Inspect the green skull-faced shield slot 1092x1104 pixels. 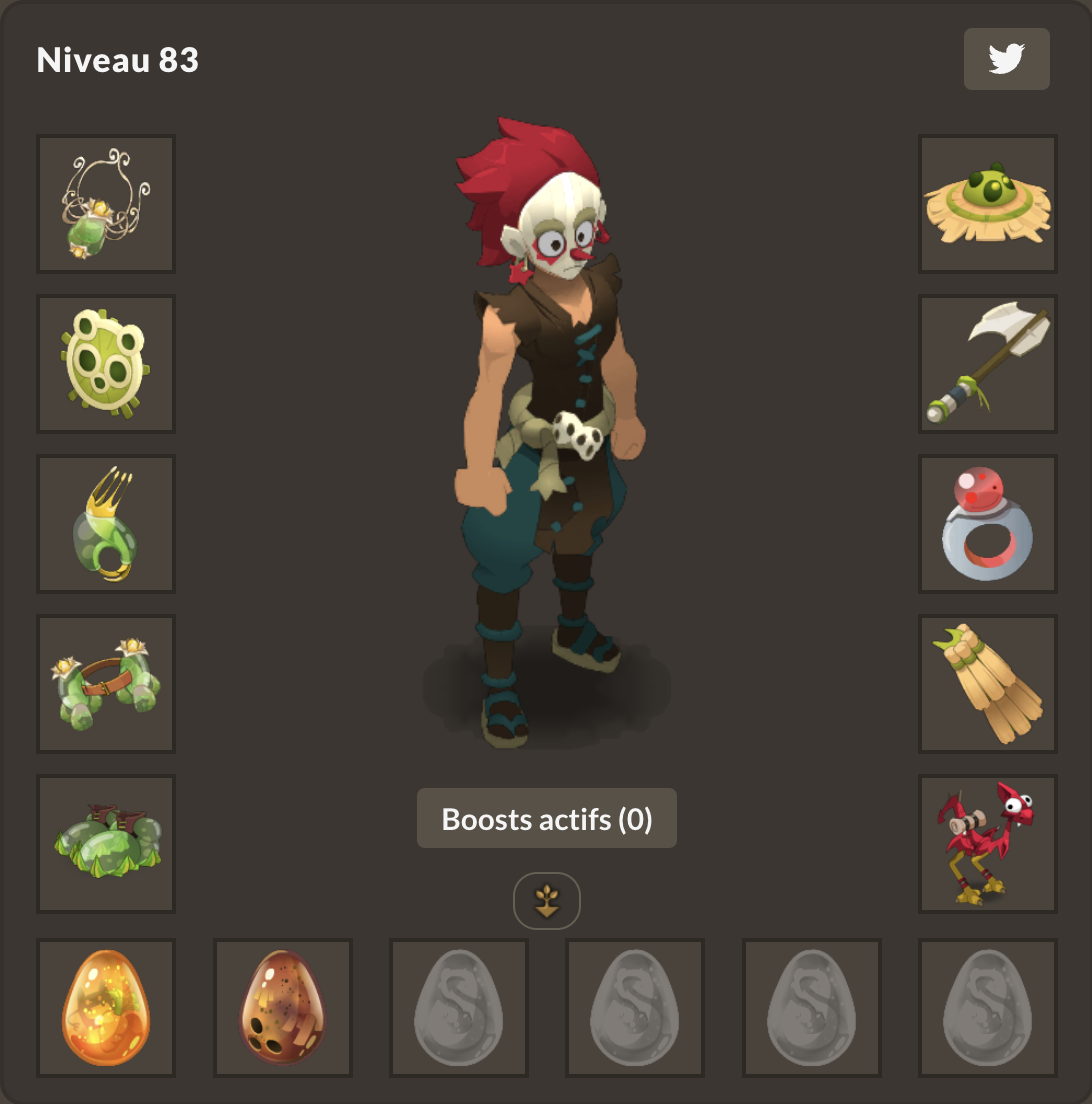(106, 364)
